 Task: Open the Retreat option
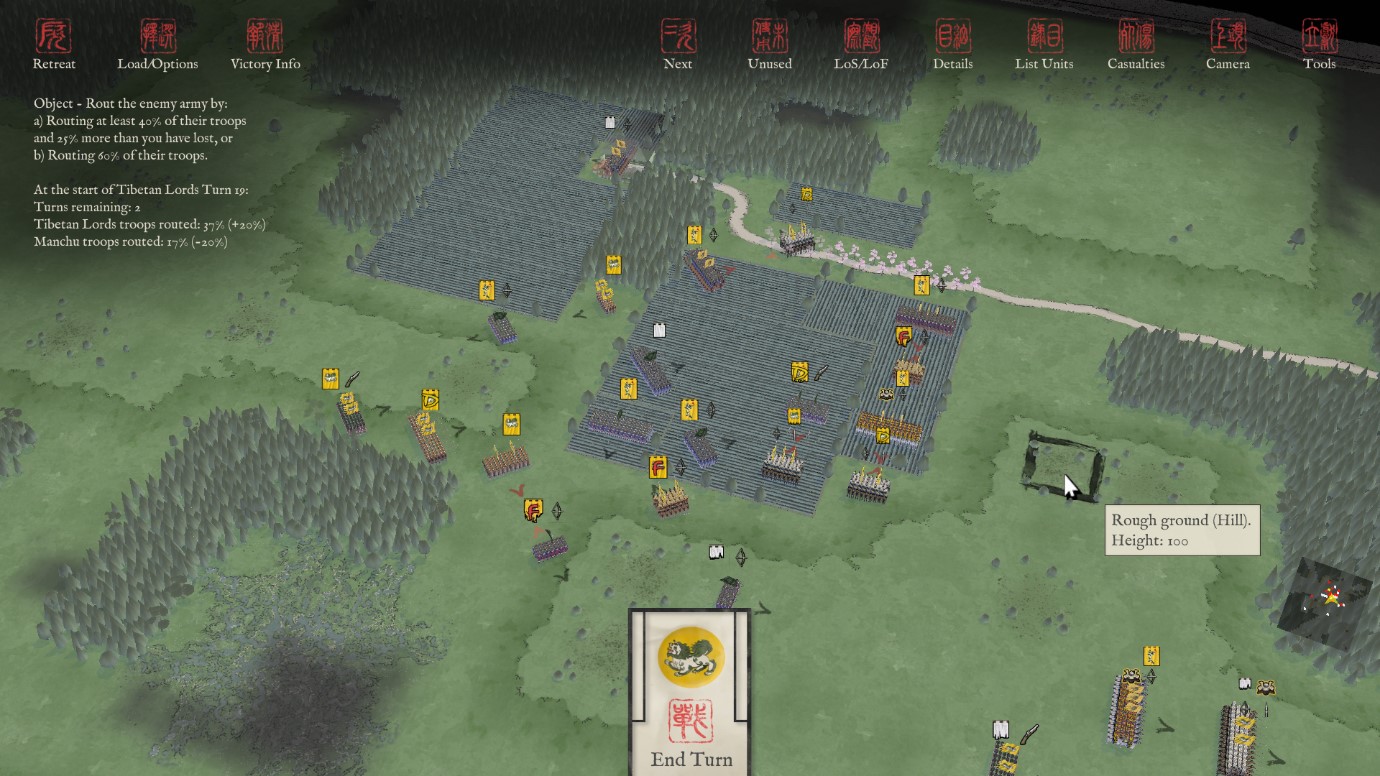[x=54, y=45]
